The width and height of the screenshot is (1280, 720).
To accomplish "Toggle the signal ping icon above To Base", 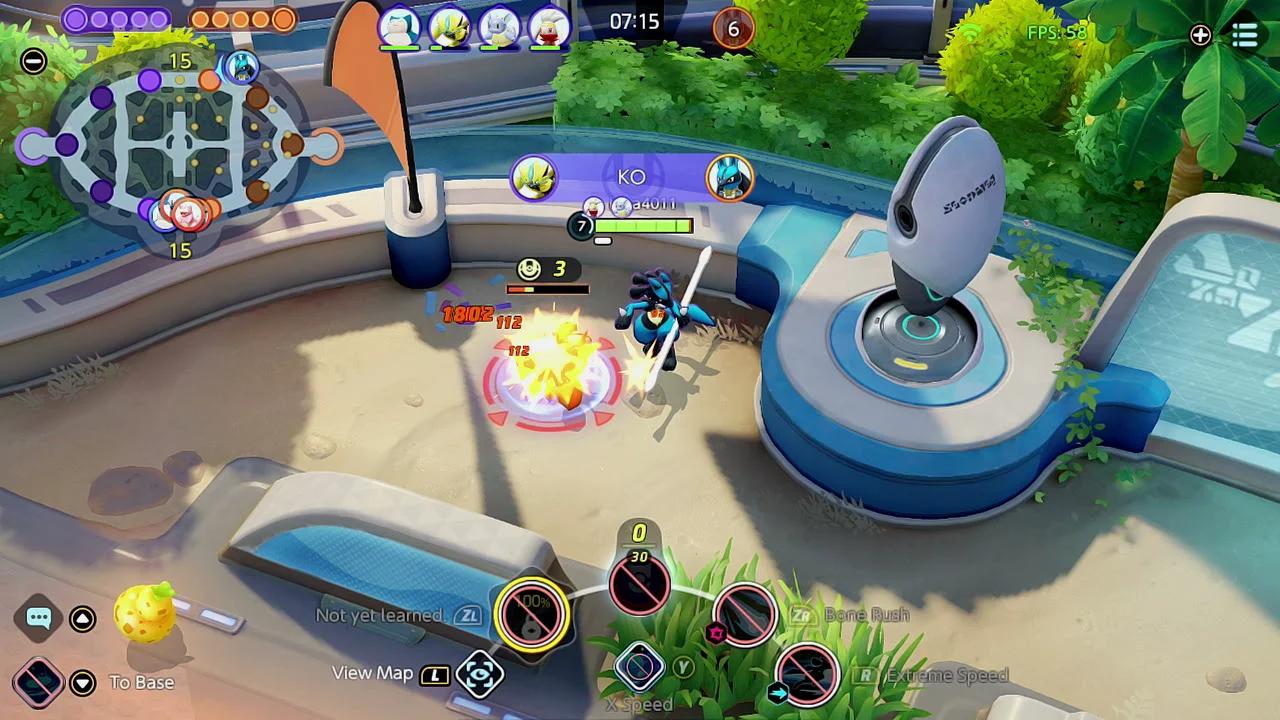I will (x=38, y=682).
